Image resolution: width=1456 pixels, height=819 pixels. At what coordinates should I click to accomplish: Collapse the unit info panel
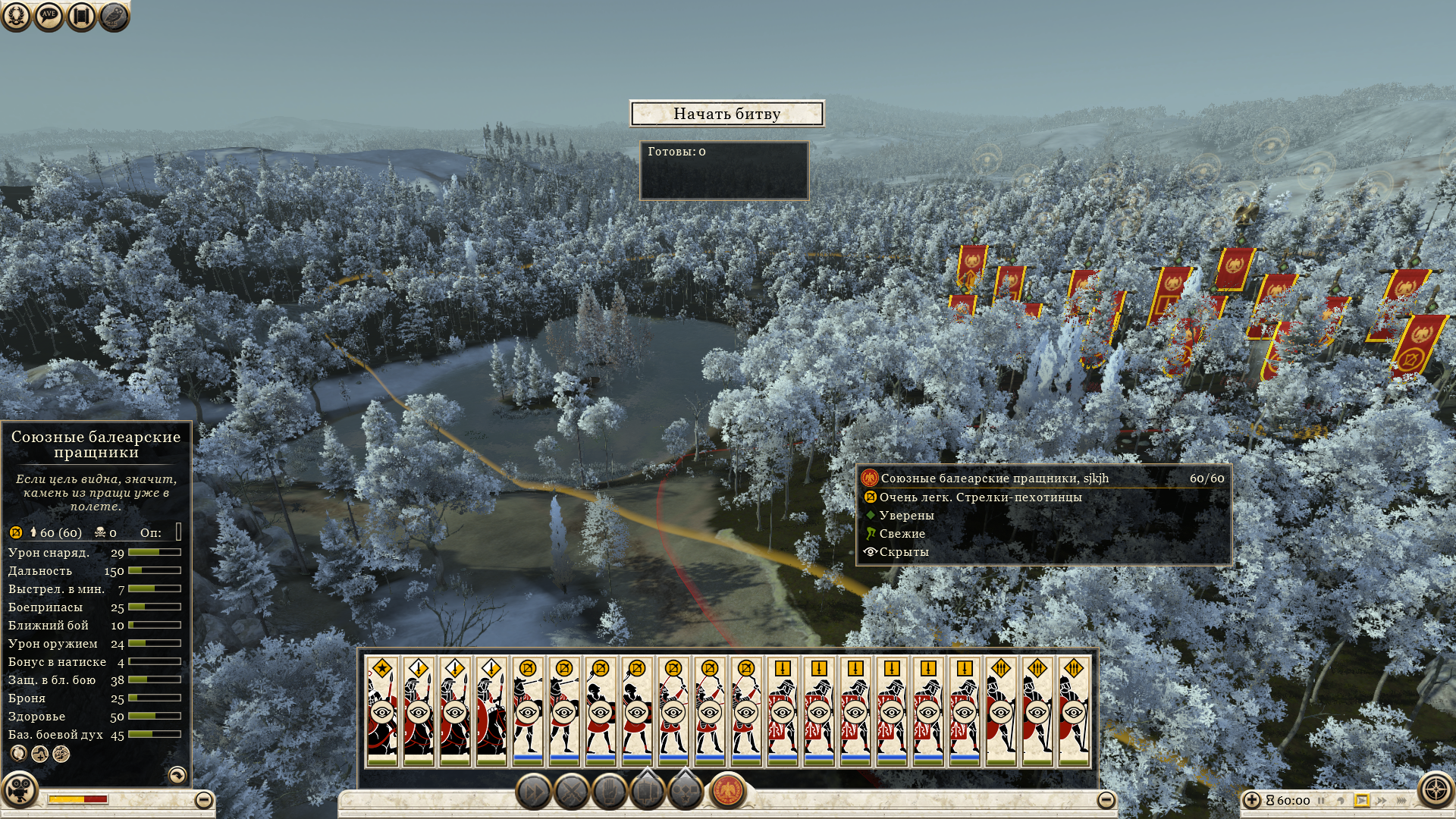click(x=204, y=800)
